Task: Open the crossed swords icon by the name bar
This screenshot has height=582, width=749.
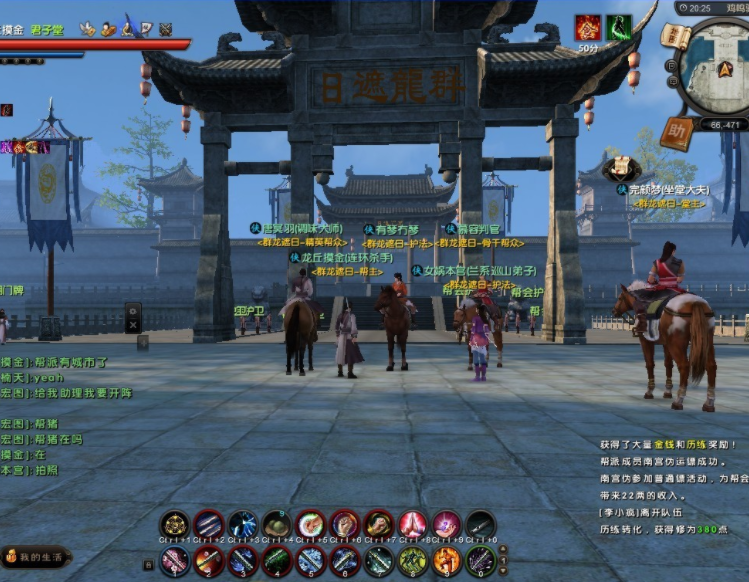Action: (165, 29)
